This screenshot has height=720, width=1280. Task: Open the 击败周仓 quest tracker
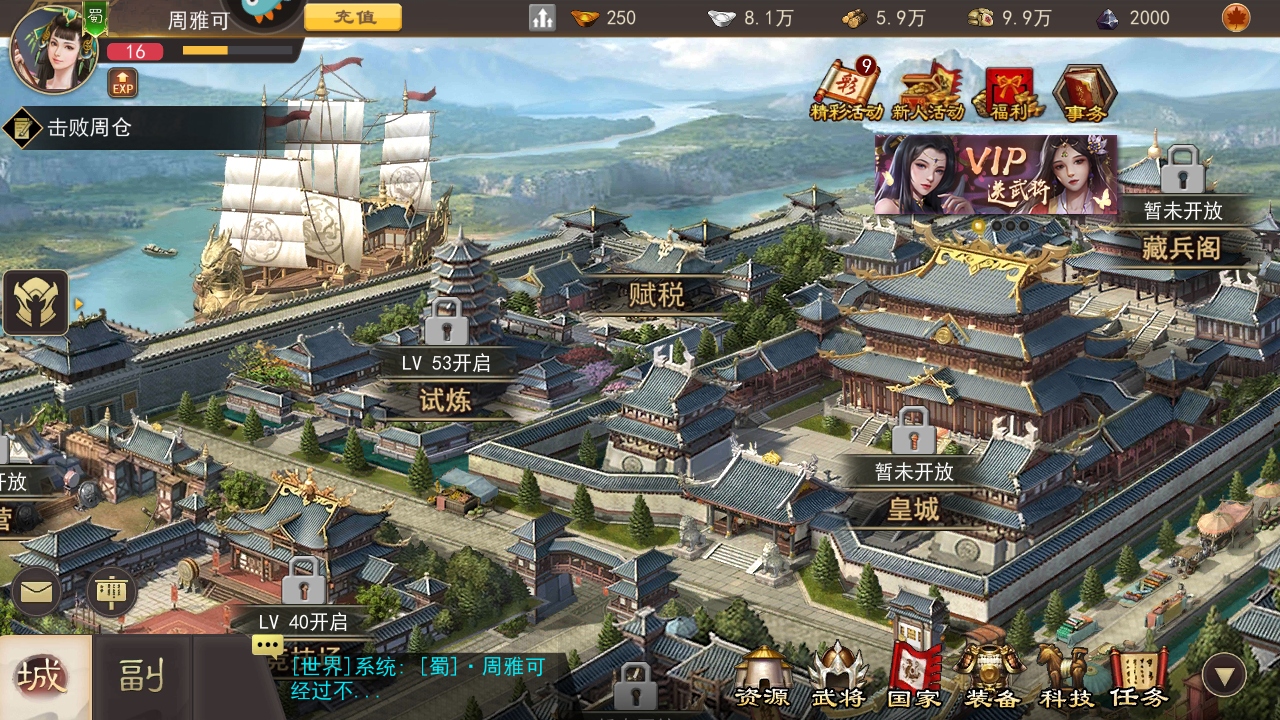[x=90, y=128]
